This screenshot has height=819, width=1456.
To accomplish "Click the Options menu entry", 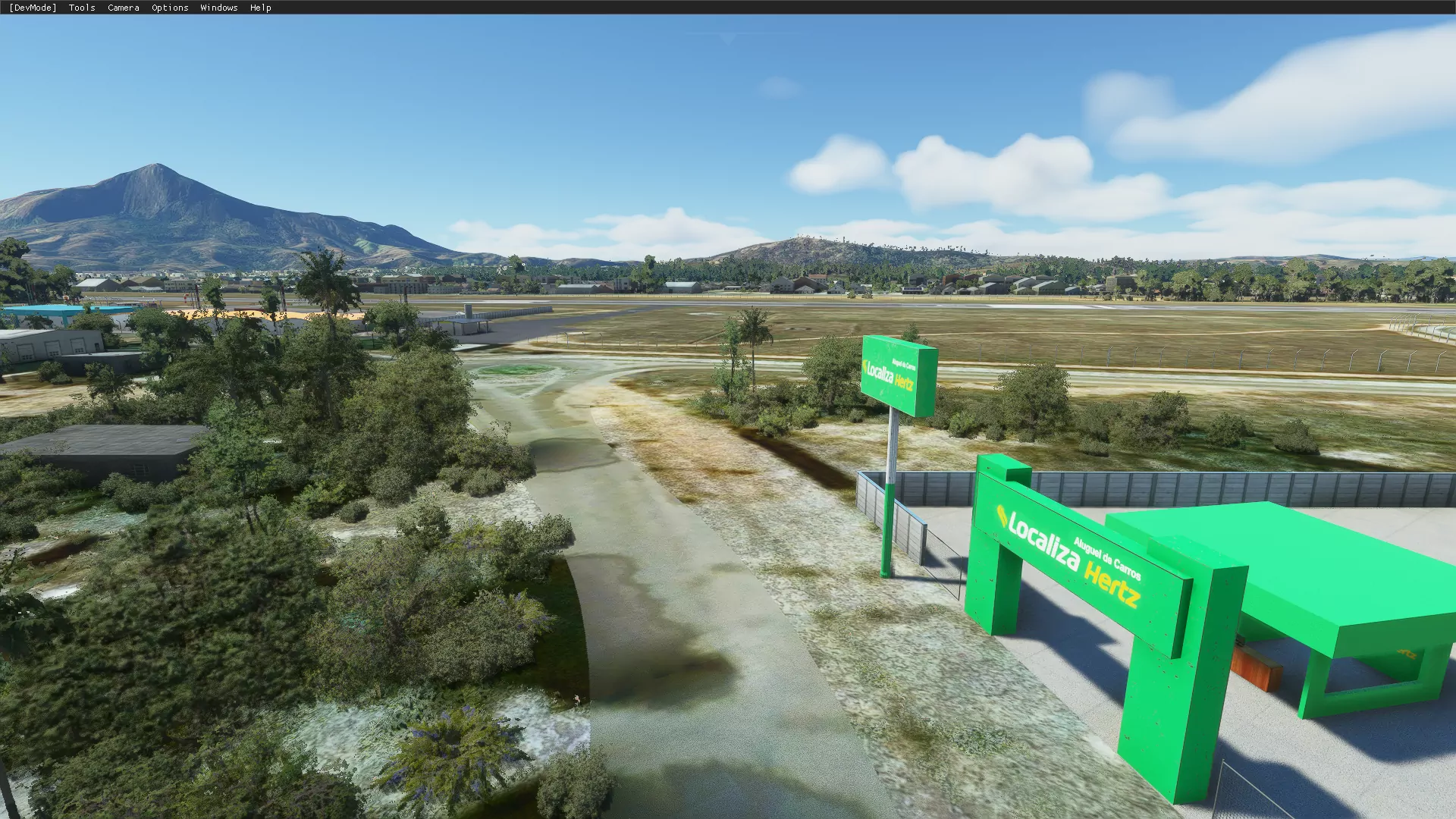I will (170, 8).
